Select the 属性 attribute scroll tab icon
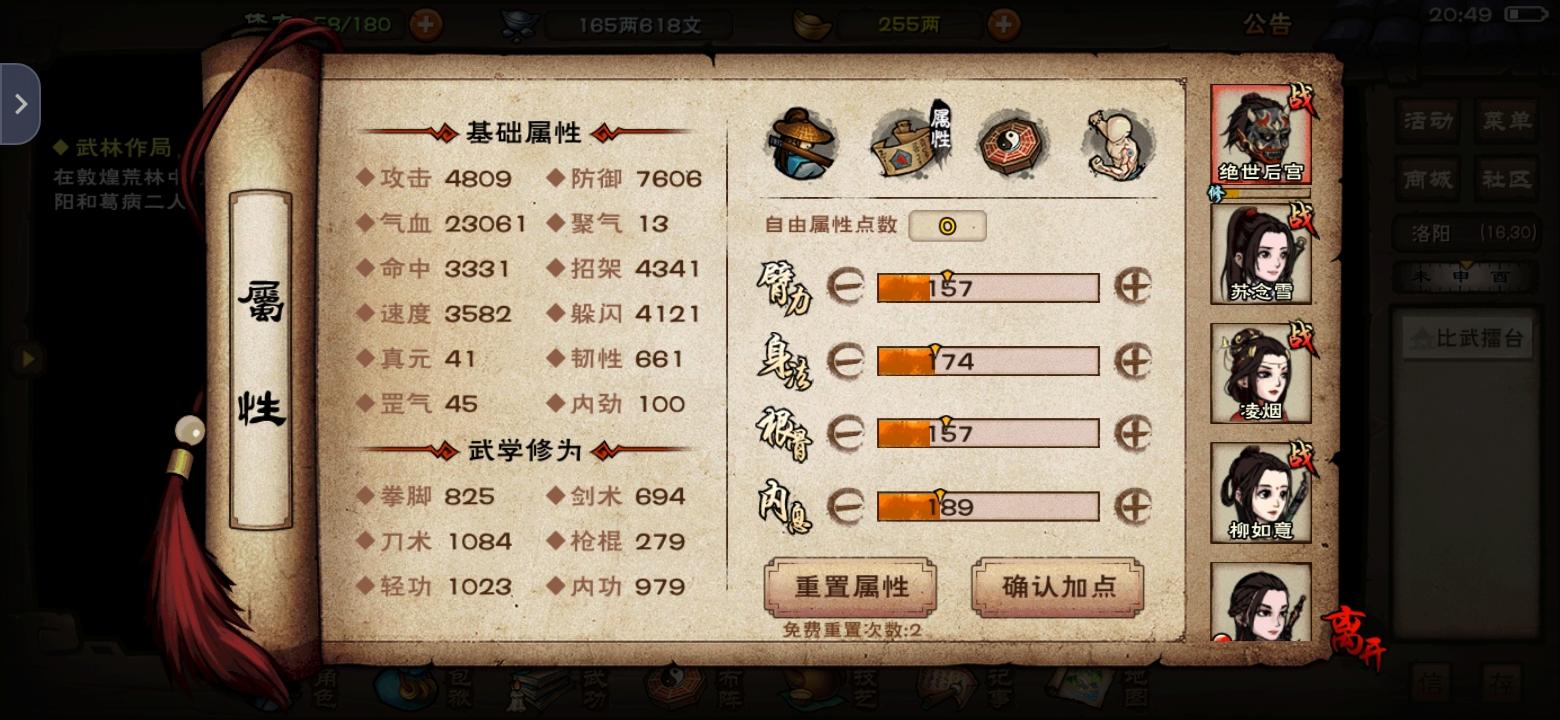 (x=908, y=145)
